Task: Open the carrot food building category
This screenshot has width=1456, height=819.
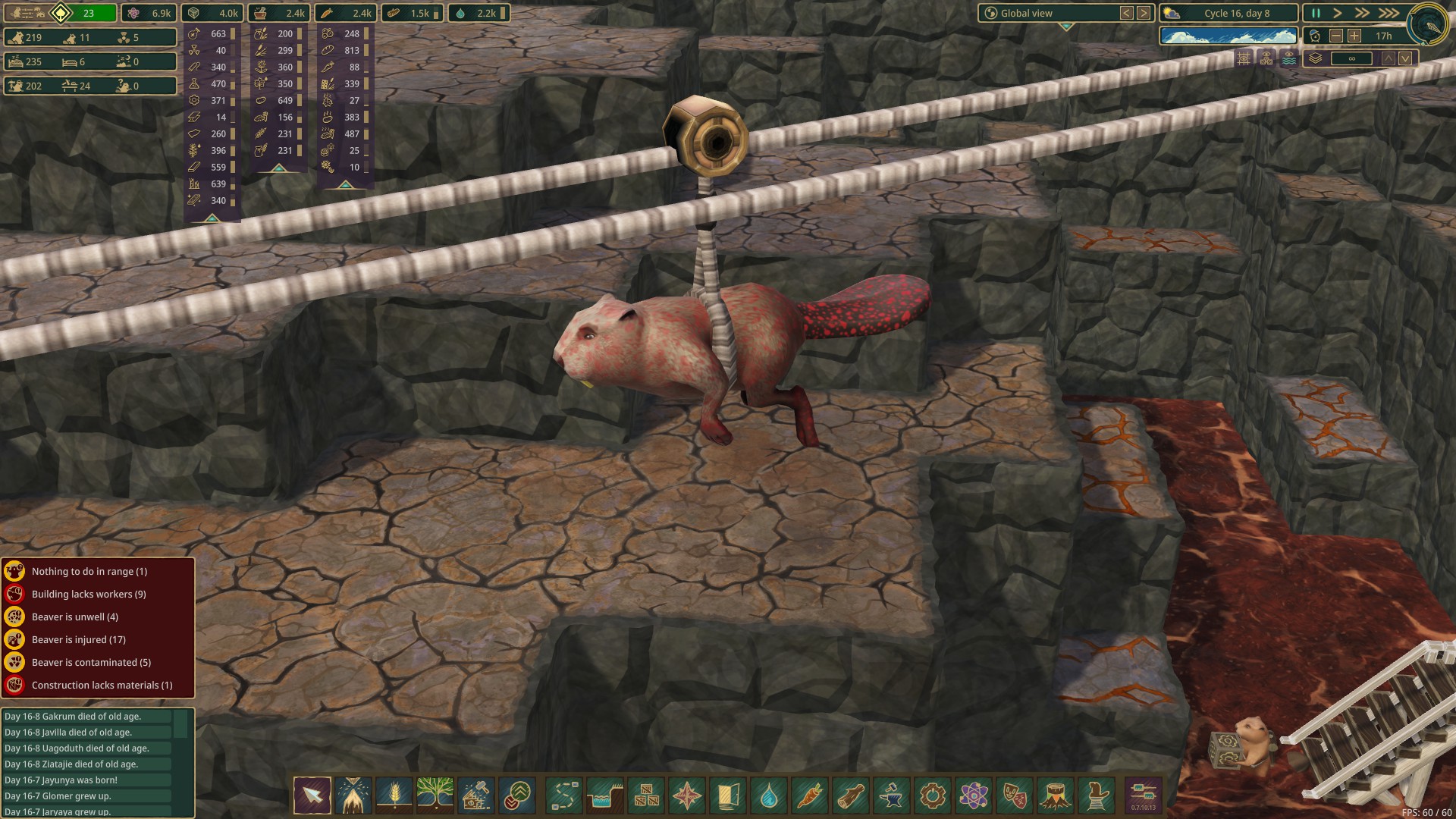Action: [x=810, y=795]
